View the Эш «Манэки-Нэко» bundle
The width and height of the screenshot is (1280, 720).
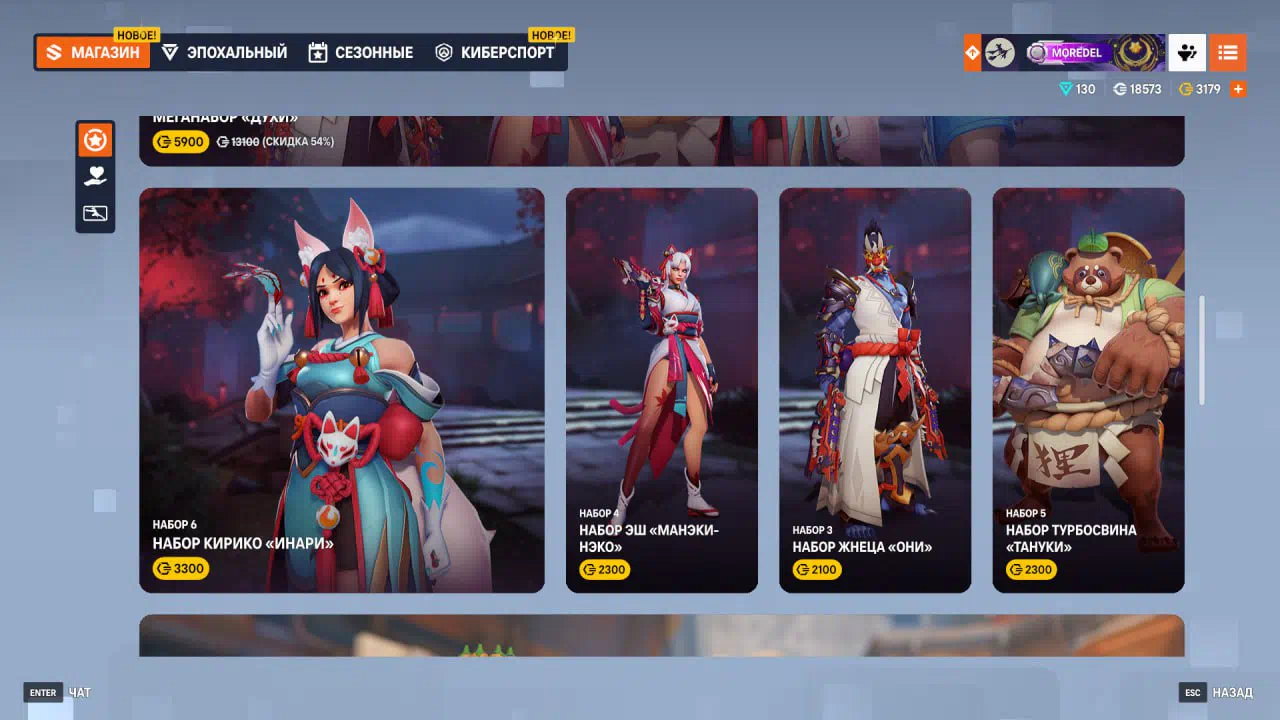pos(662,390)
